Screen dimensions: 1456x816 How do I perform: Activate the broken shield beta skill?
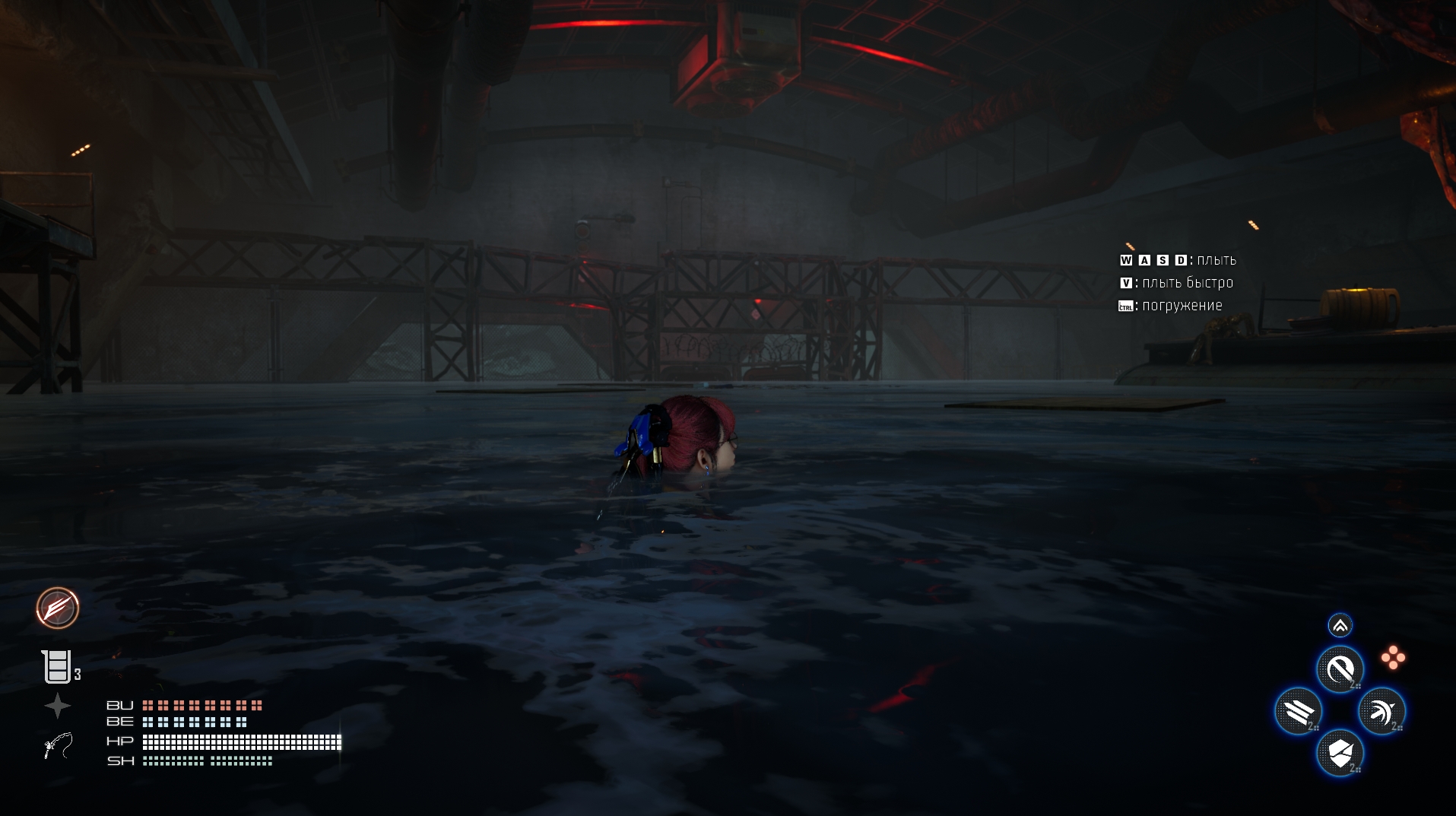(1340, 753)
